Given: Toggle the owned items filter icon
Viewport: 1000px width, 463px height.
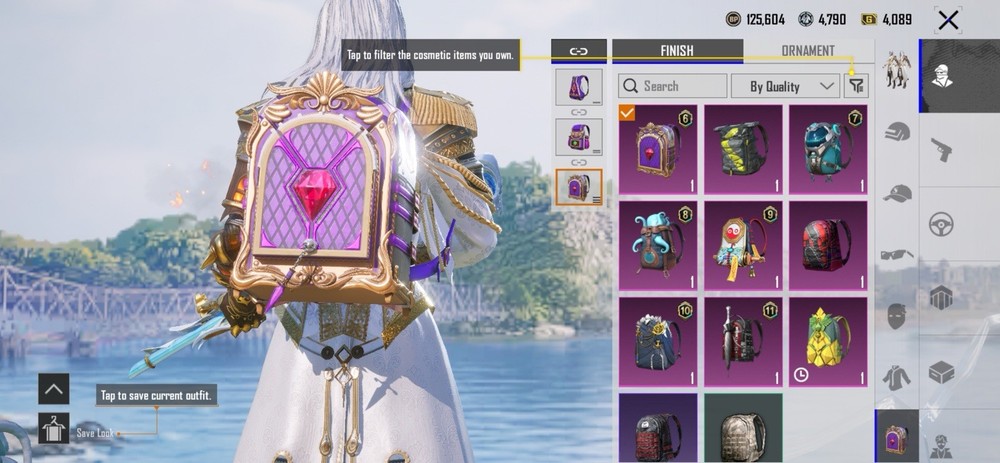Looking at the screenshot, I should coord(856,86).
